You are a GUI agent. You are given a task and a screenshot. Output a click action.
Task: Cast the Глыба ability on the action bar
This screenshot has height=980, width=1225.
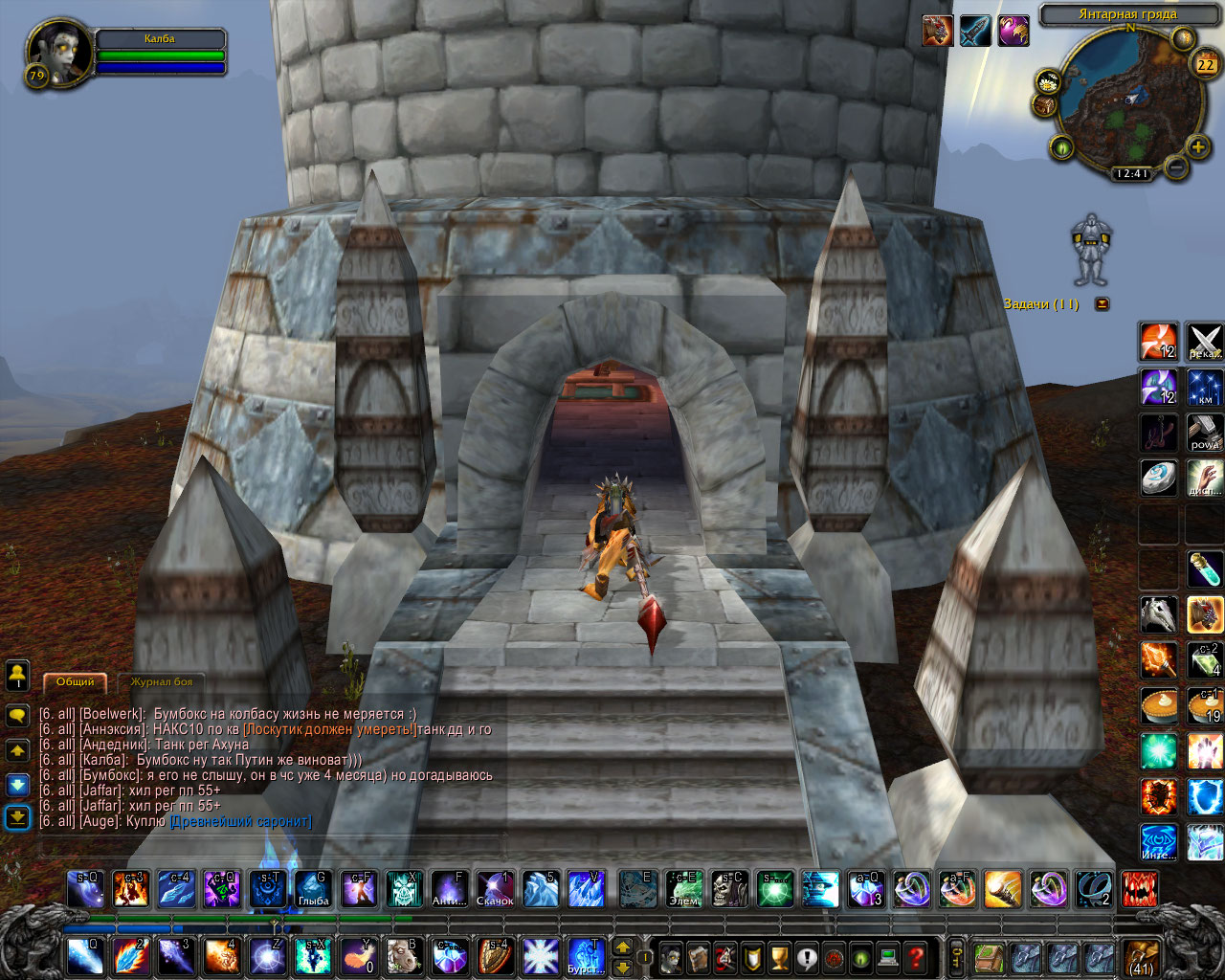point(313,889)
